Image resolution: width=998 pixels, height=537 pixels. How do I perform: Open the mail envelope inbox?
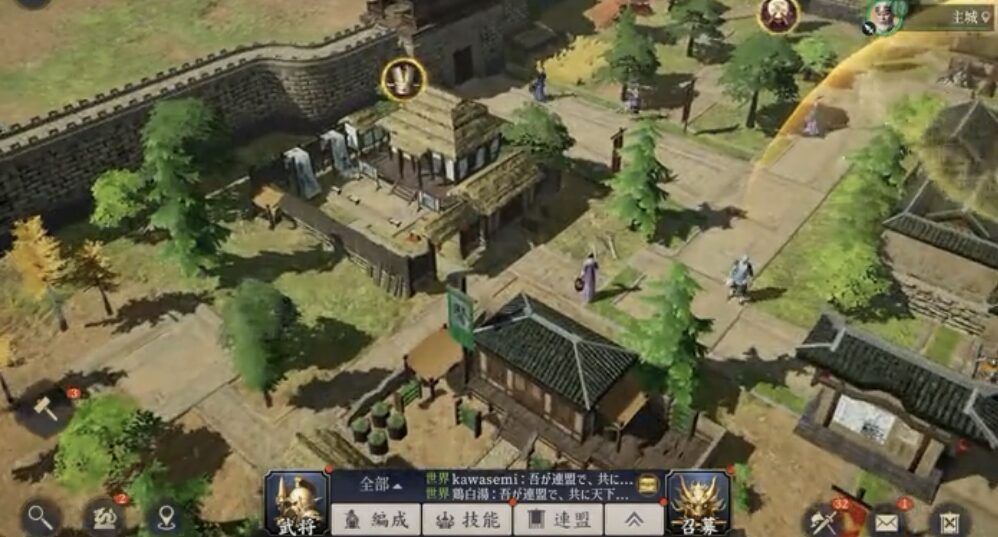(888, 521)
